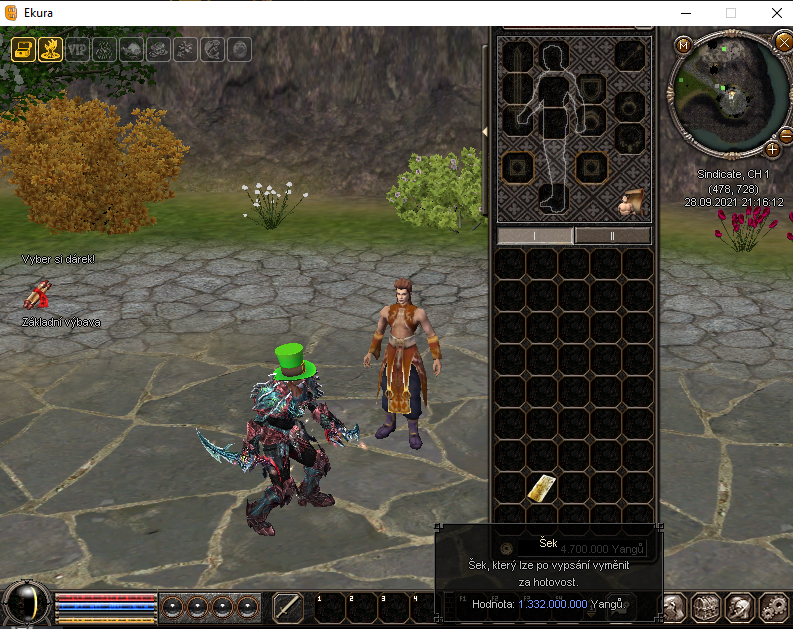Switch to inventory page I
The height and width of the screenshot is (629, 793).
point(535,236)
